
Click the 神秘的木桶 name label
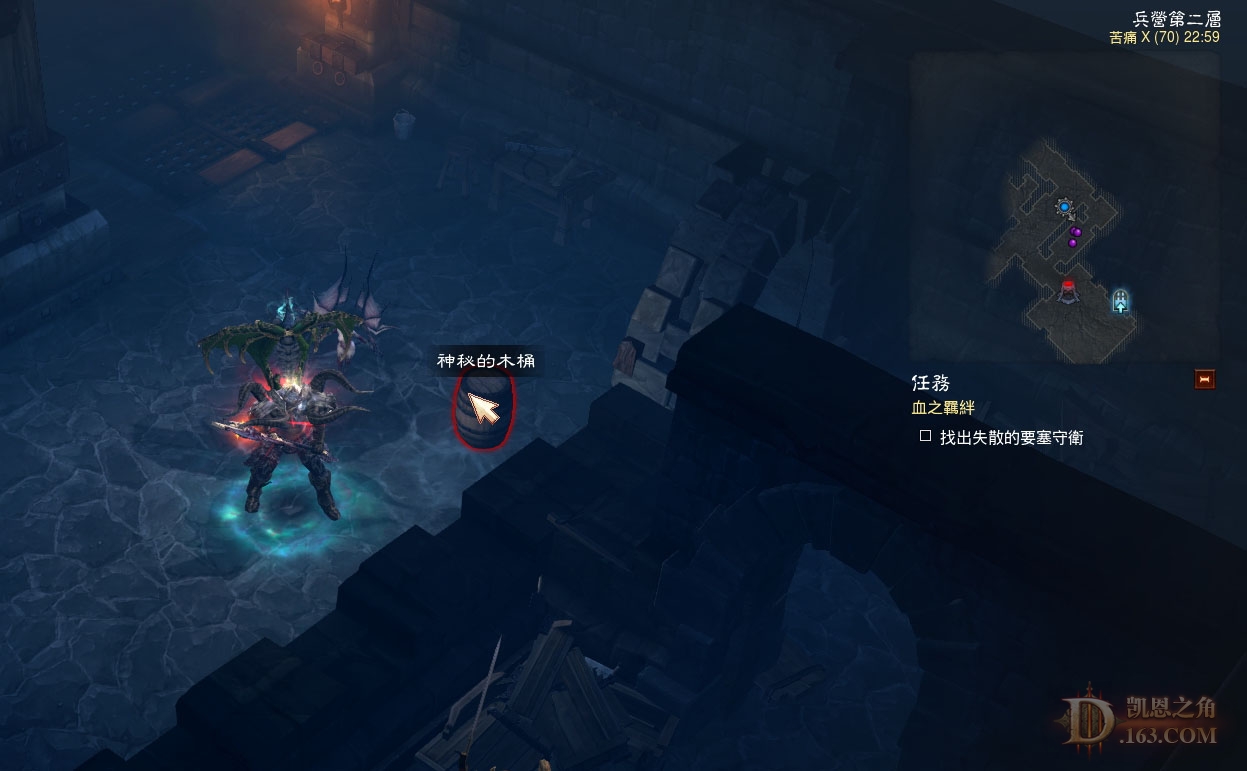486,360
